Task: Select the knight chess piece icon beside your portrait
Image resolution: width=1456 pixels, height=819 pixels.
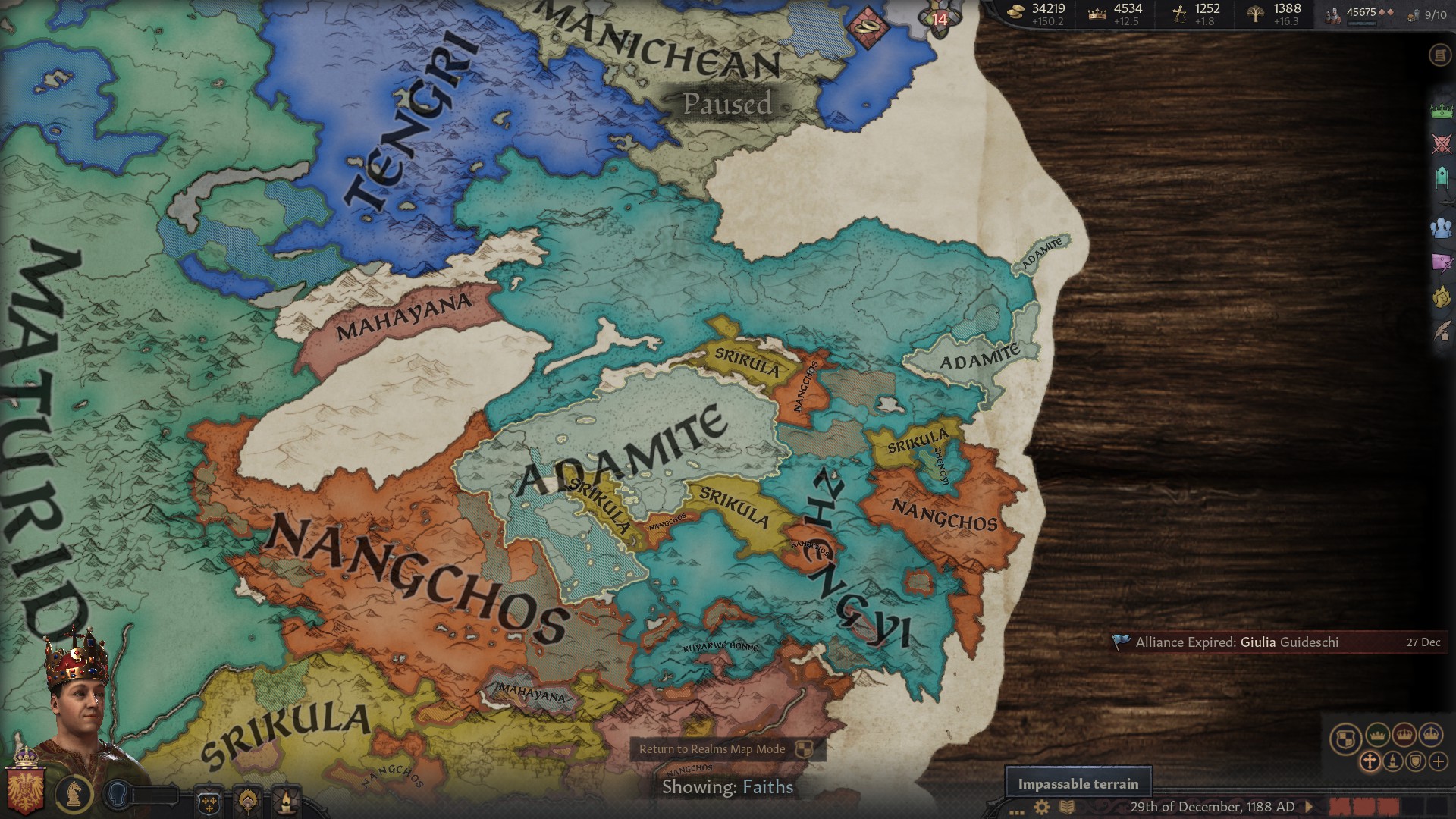Action: coord(74,794)
